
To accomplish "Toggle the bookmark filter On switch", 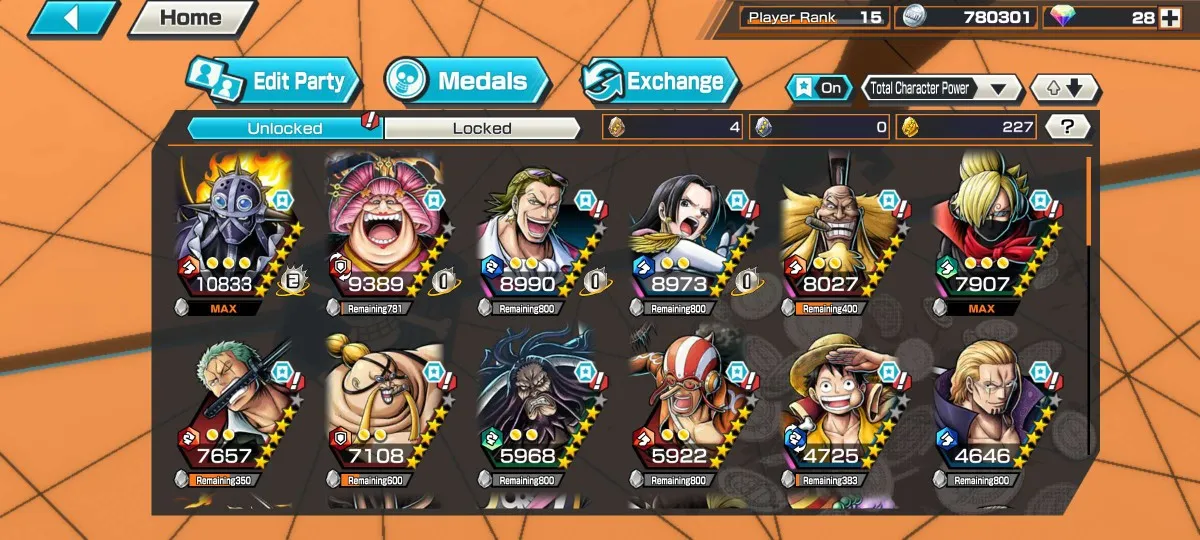I will pos(818,88).
